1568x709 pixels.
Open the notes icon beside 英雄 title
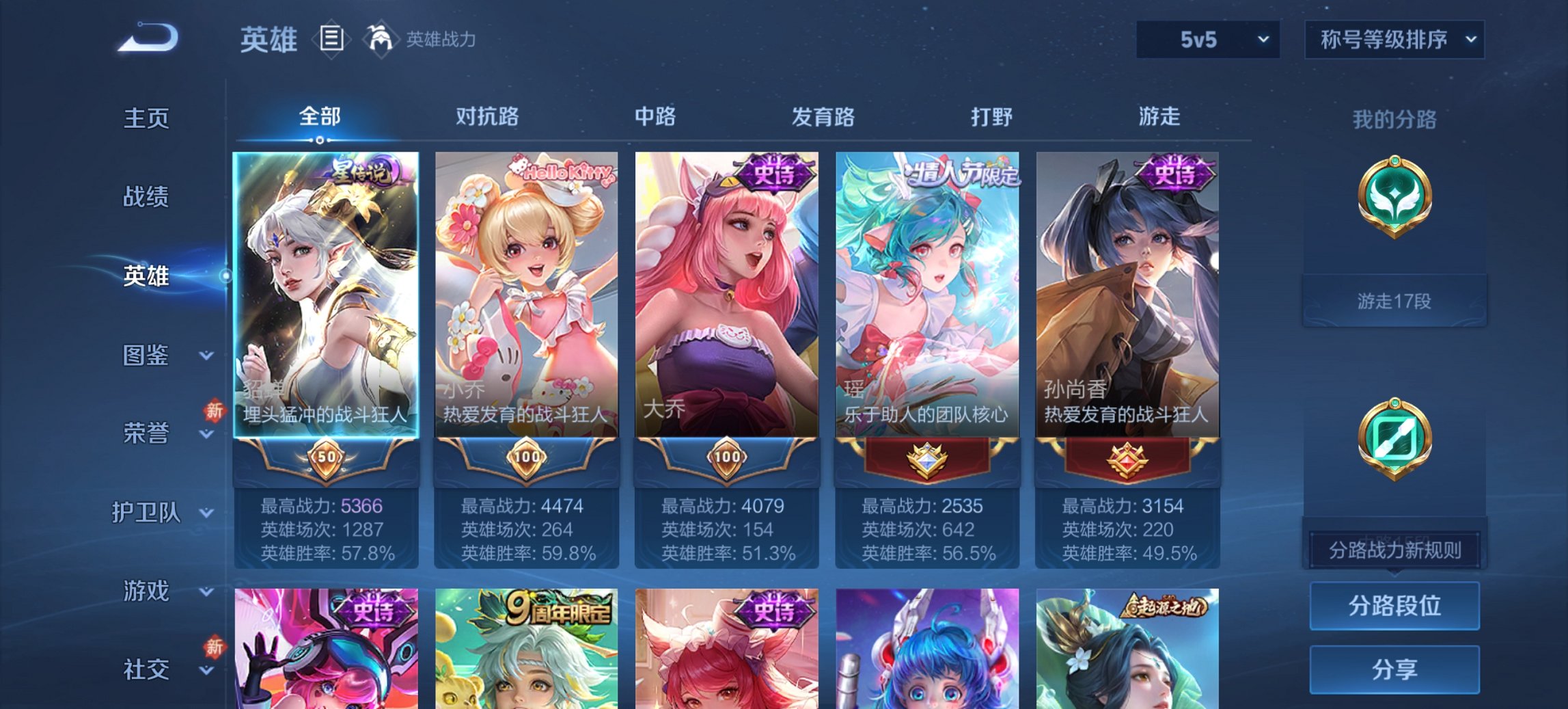click(x=333, y=40)
